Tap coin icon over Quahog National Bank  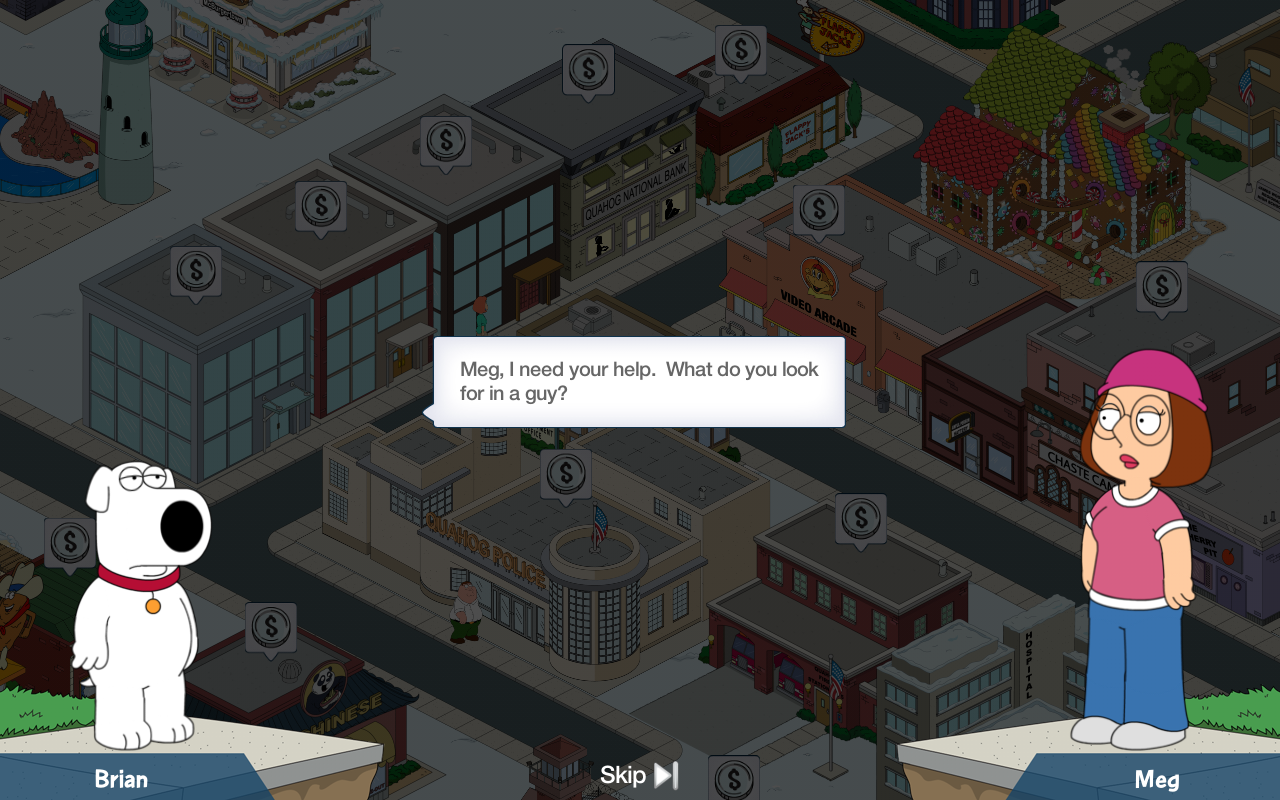587,69
